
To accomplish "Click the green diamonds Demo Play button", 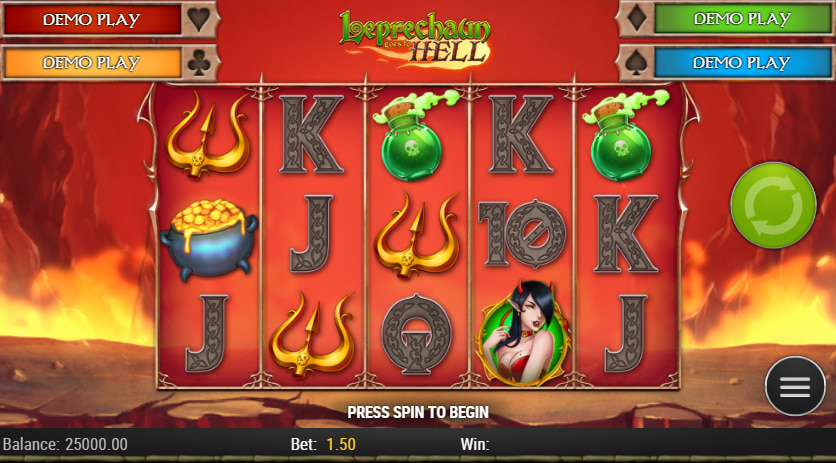I will pos(741,19).
